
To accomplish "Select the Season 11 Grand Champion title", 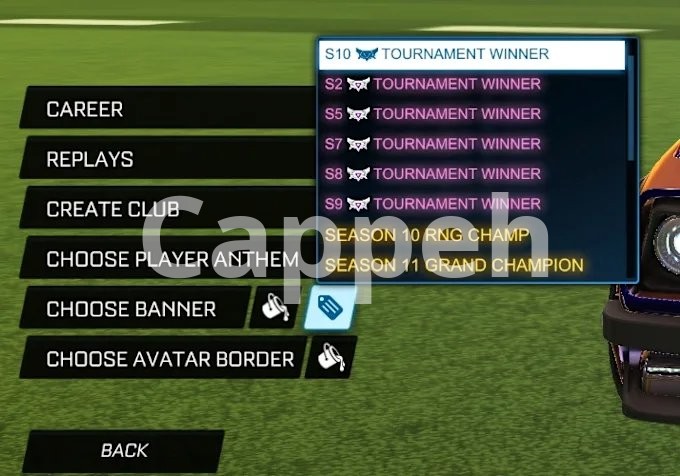I will [471, 265].
